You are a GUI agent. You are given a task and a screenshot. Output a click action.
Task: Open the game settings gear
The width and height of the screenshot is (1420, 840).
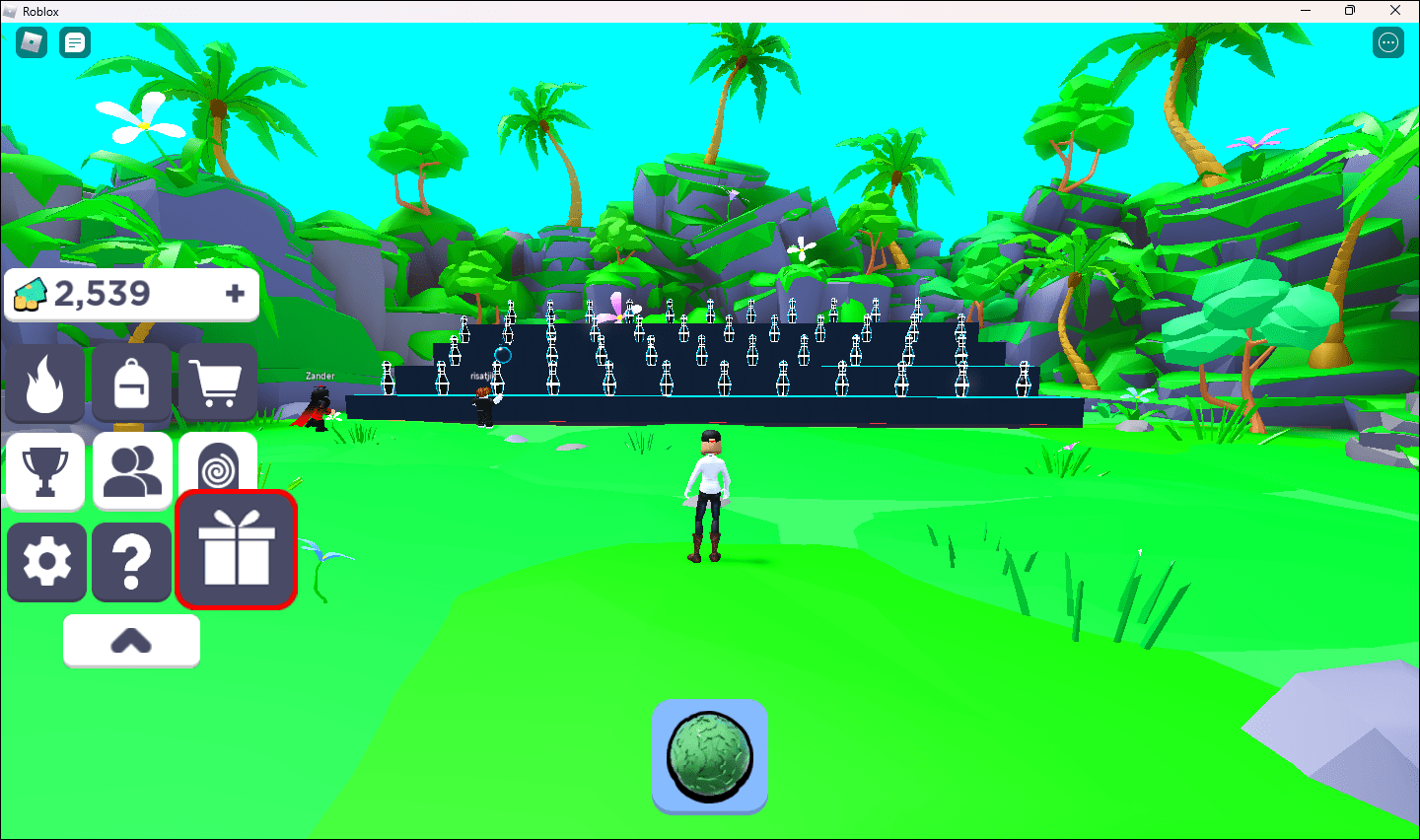46,562
